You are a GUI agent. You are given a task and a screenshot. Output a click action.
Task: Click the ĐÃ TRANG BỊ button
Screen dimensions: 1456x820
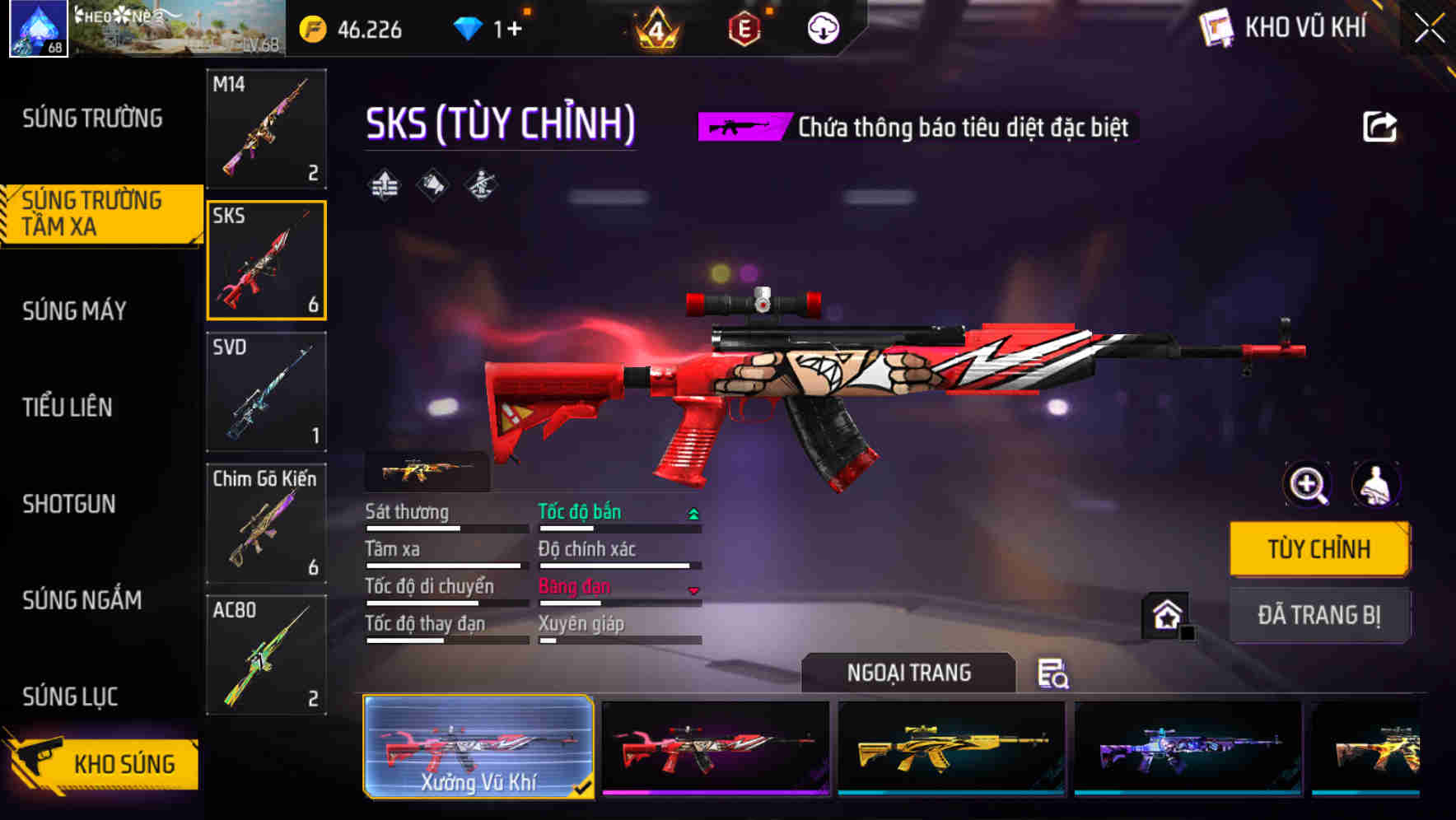click(x=1319, y=616)
